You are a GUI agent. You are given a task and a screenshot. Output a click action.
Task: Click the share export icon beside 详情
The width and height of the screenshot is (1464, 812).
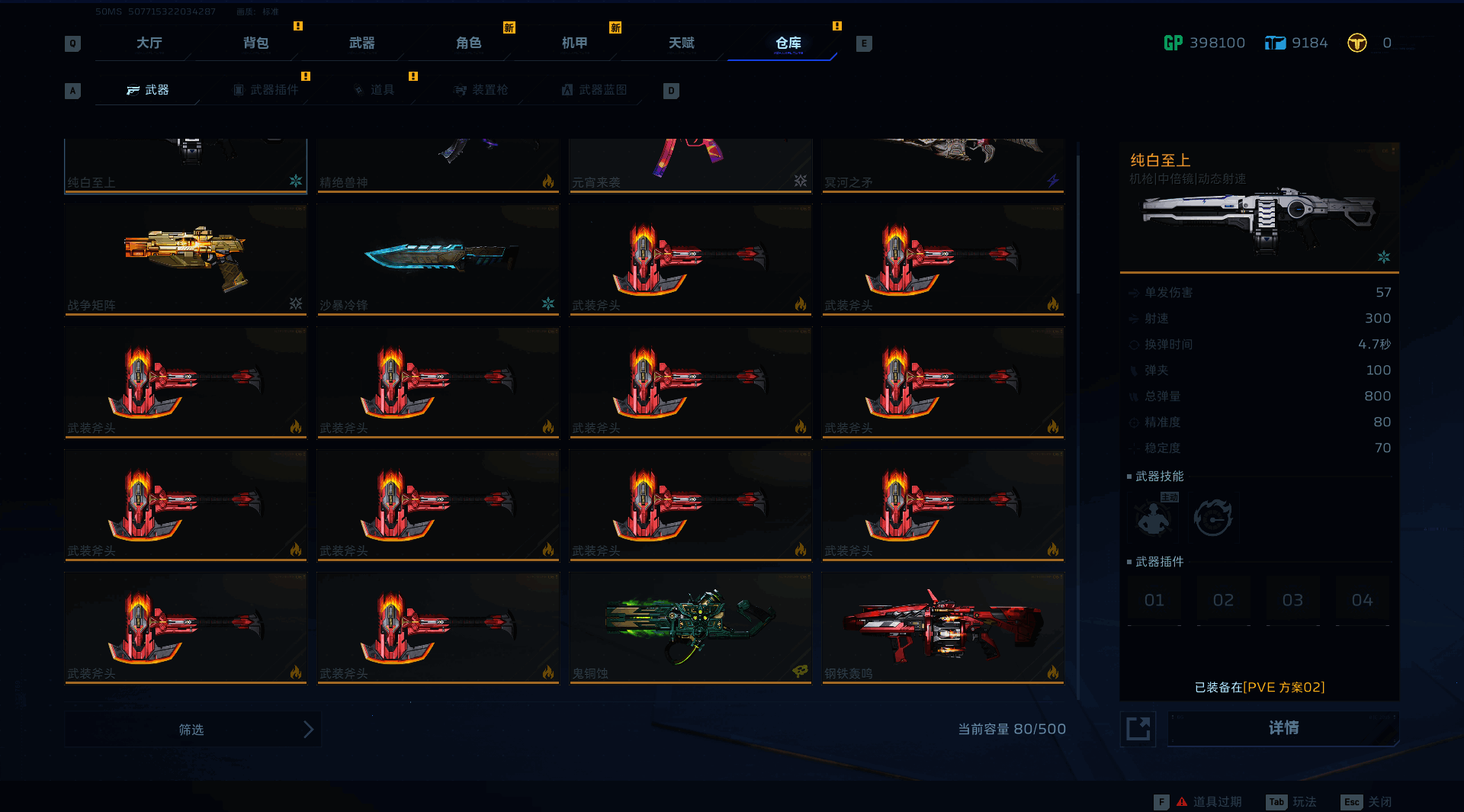click(x=1138, y=729)
